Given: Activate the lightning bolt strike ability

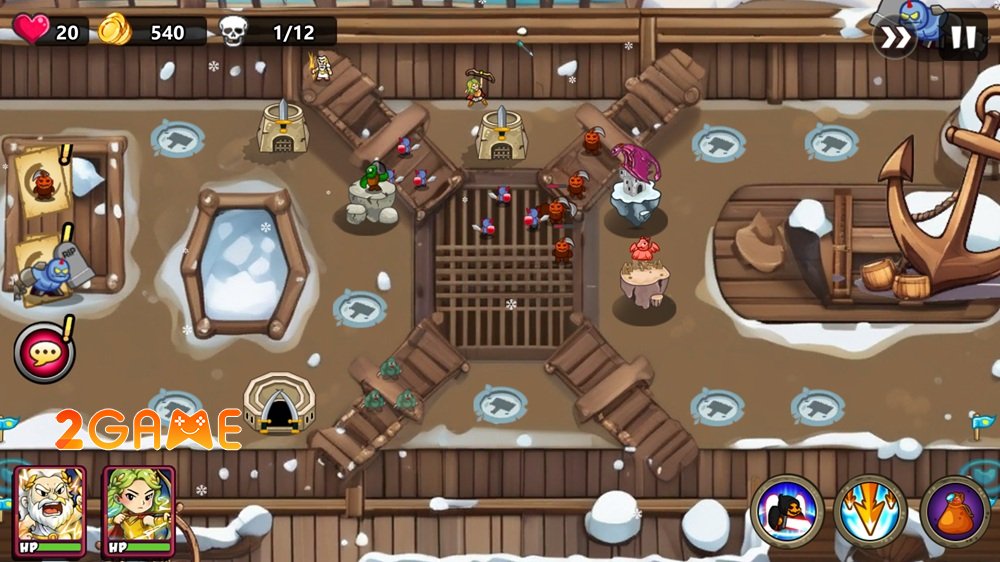Looking at the screenshot, I should point(870,511).
